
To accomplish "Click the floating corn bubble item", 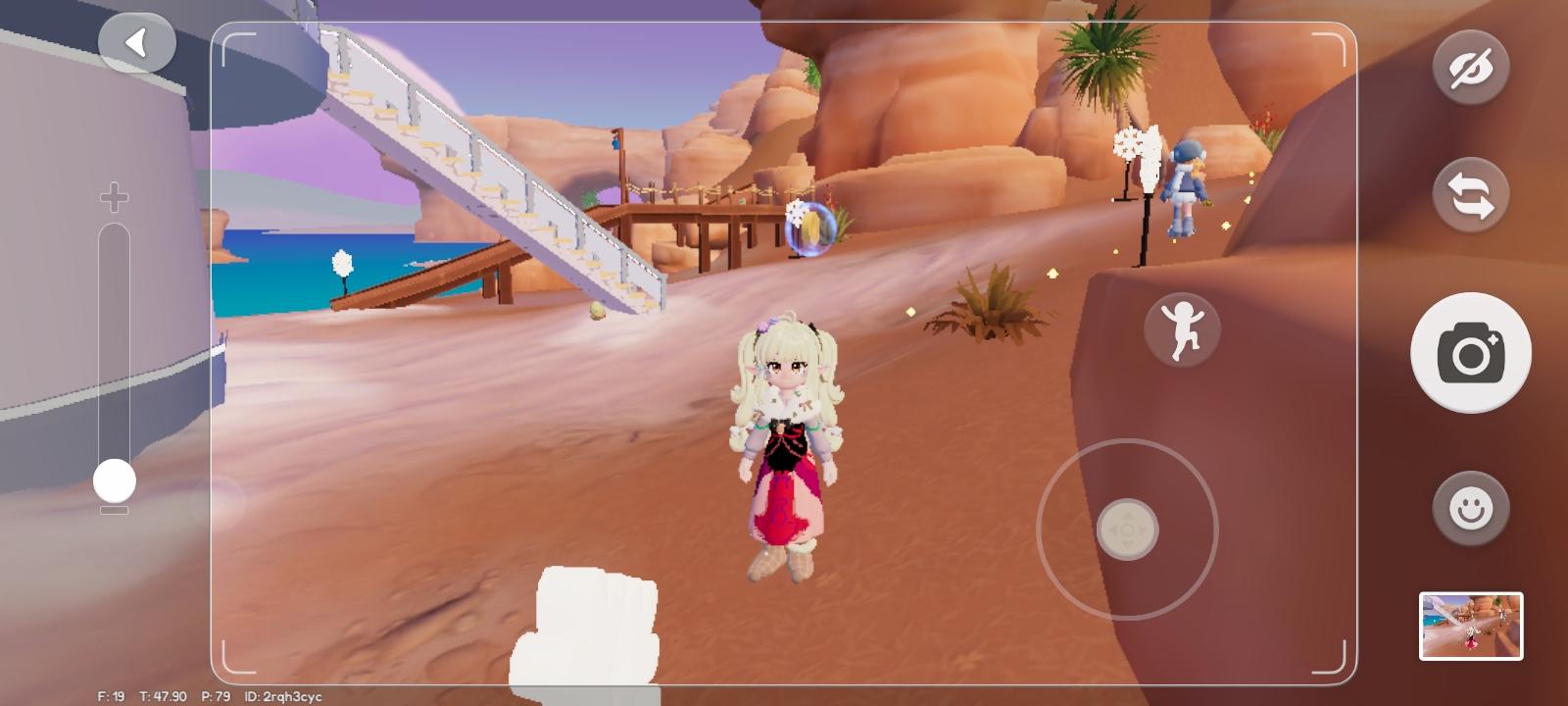I will pos(813,228).
